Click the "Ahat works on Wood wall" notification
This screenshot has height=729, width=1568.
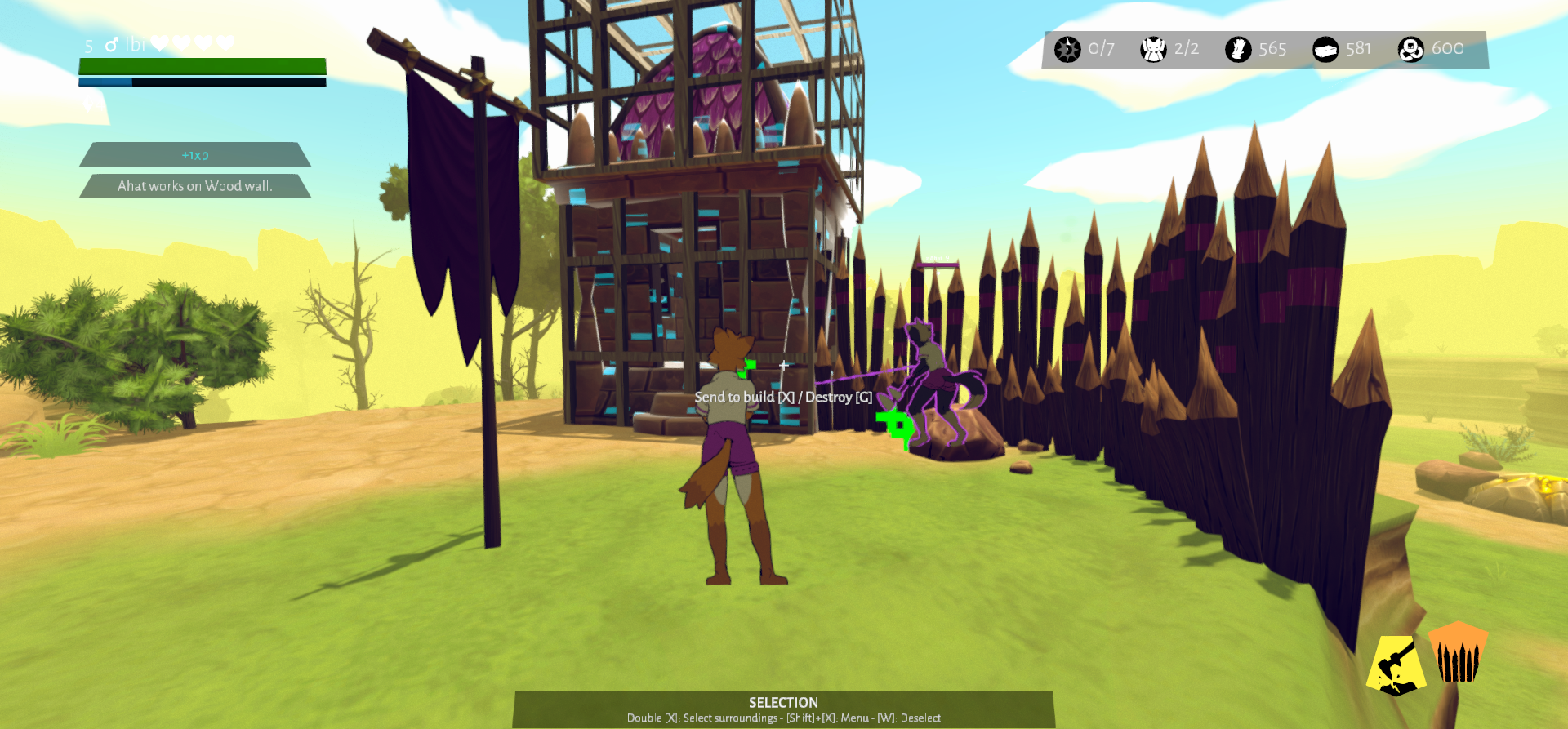194,186
